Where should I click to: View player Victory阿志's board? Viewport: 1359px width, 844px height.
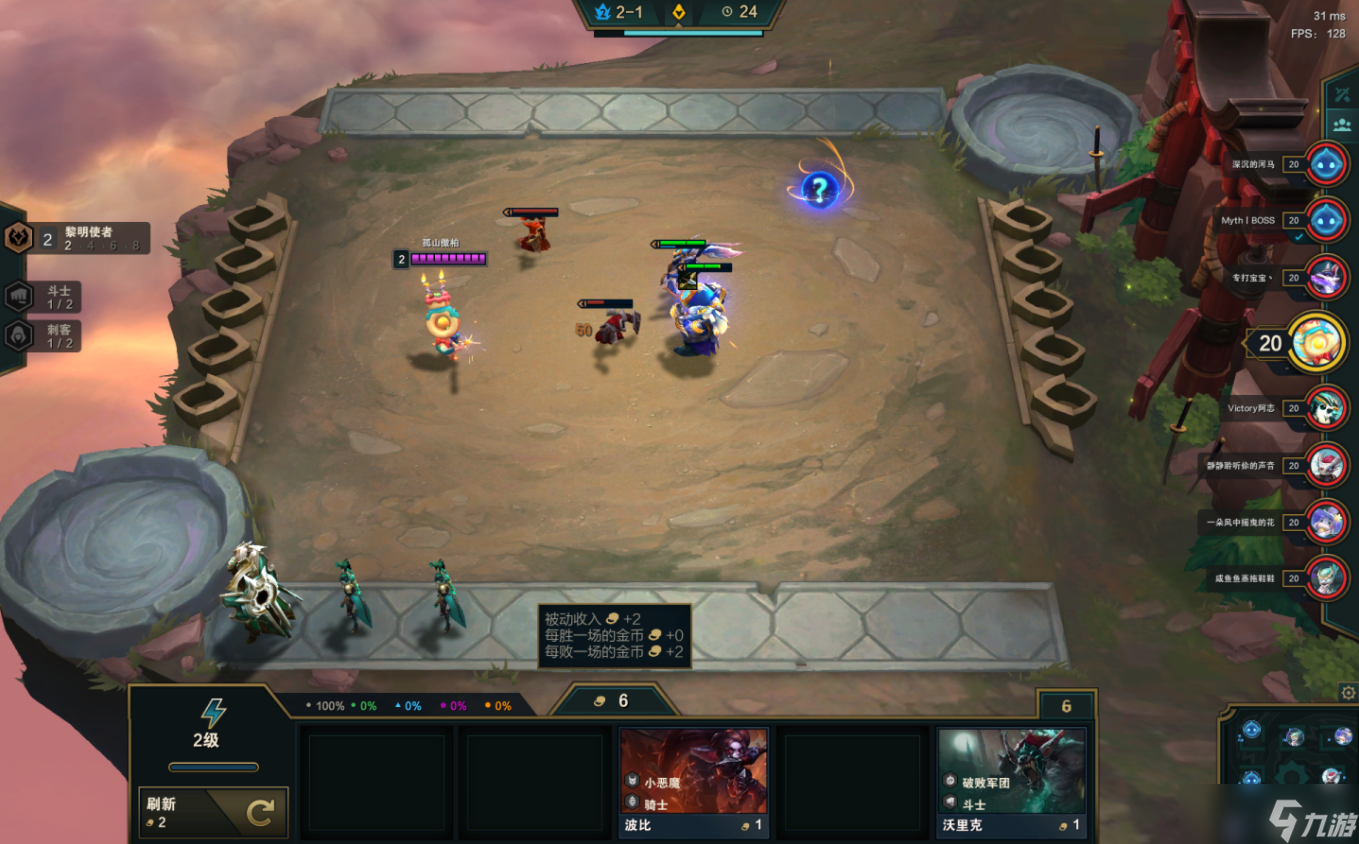click(1327, 408)
